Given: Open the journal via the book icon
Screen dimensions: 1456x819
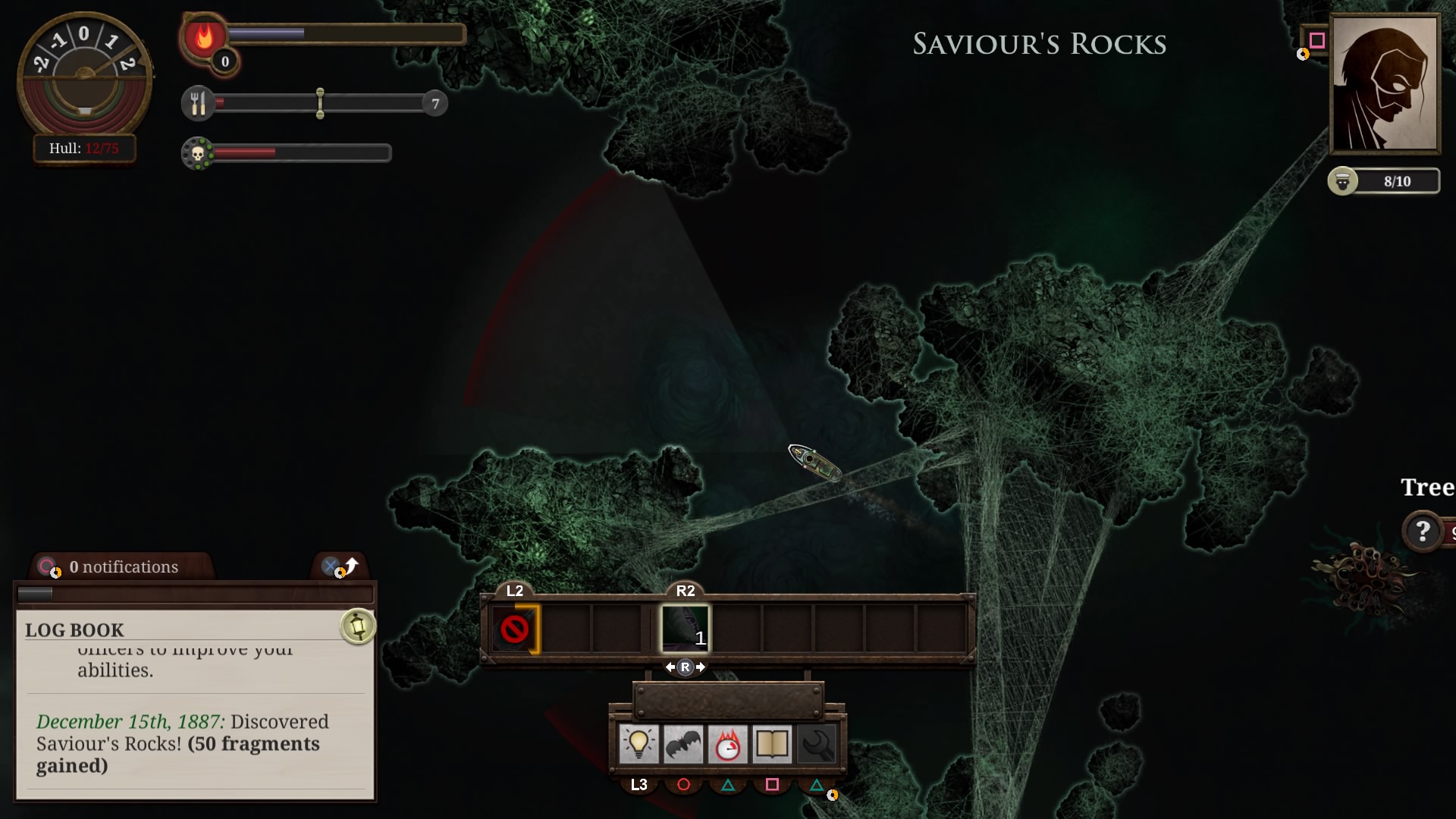Looking at the screenshot, I should pos(773,744).
